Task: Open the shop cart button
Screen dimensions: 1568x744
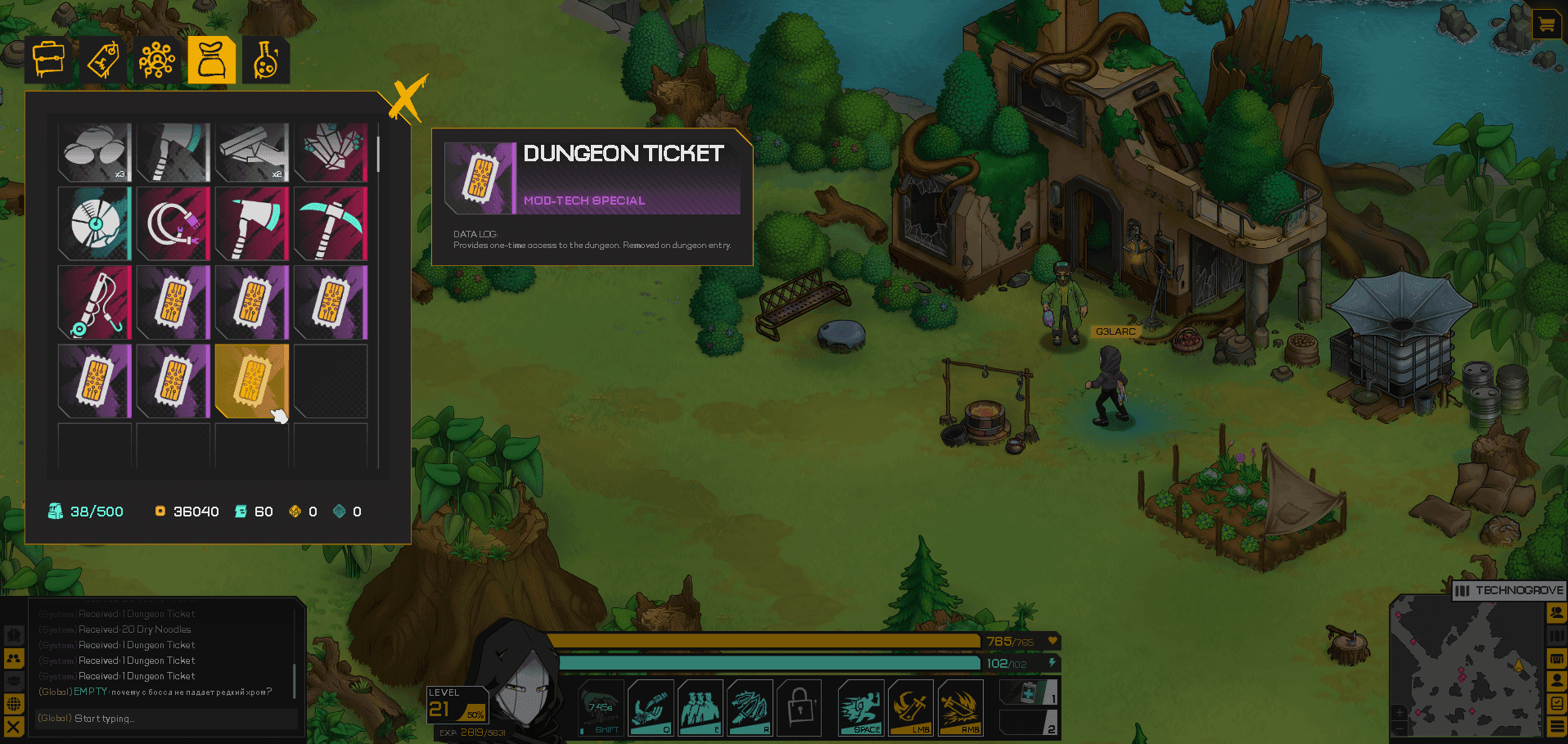Action: click(x=1546, y=25)
